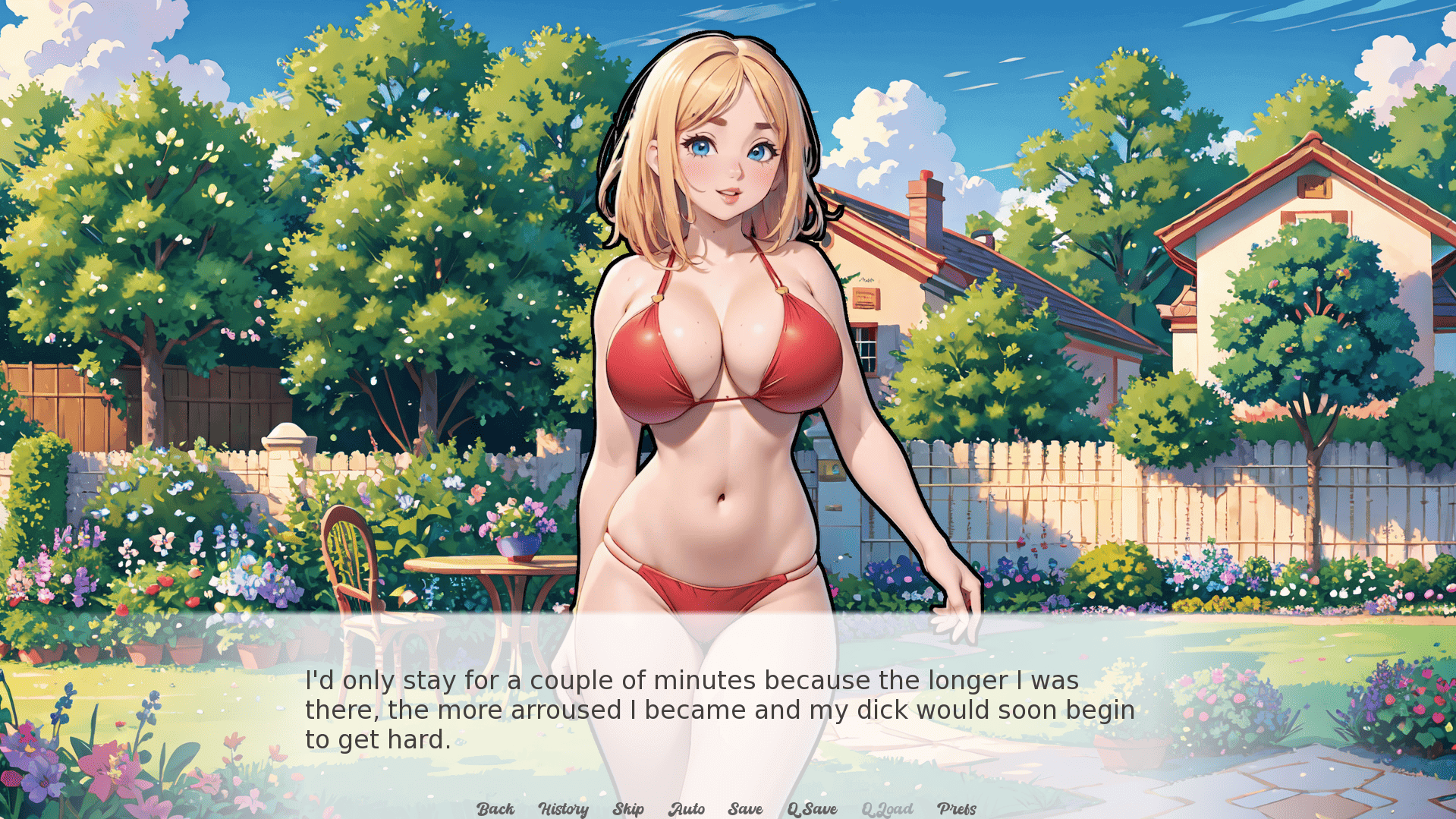The width and height of the screenshot is (1456, 819).
Task: Click the blonde character sprite
Action: click(721, 342)
